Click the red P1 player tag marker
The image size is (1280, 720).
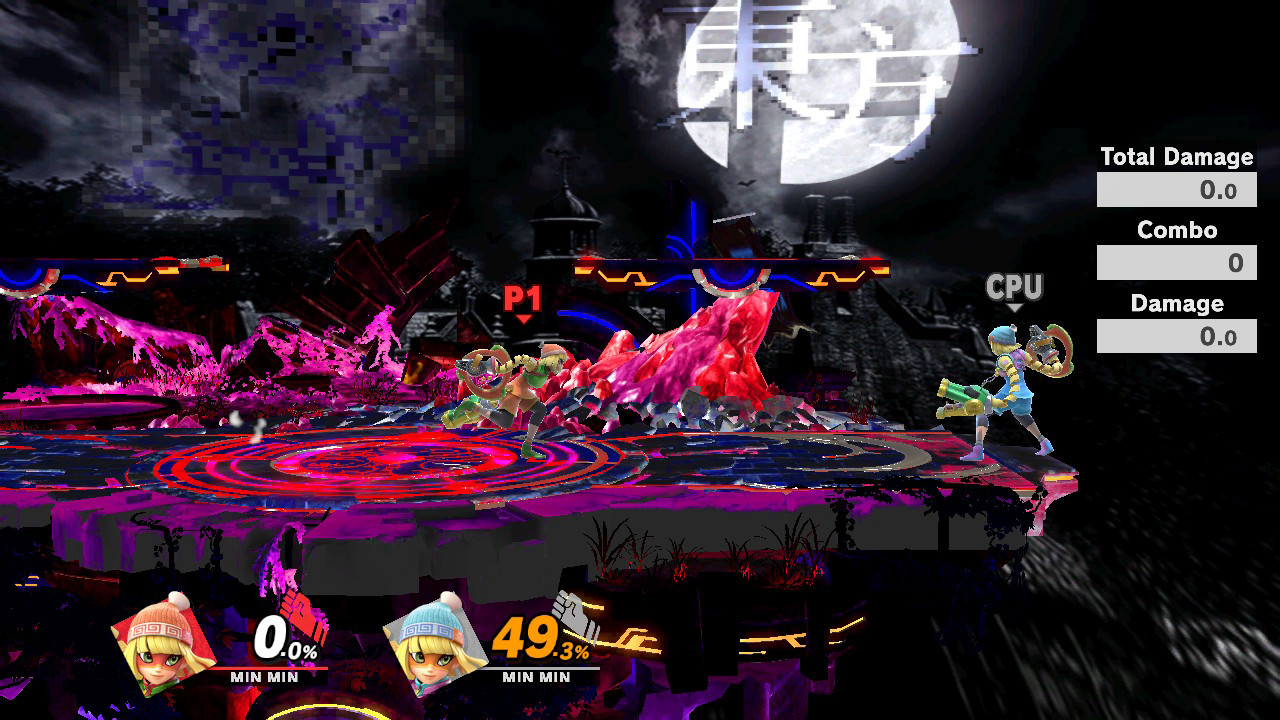pyautogui.click(x=524, y=297)
